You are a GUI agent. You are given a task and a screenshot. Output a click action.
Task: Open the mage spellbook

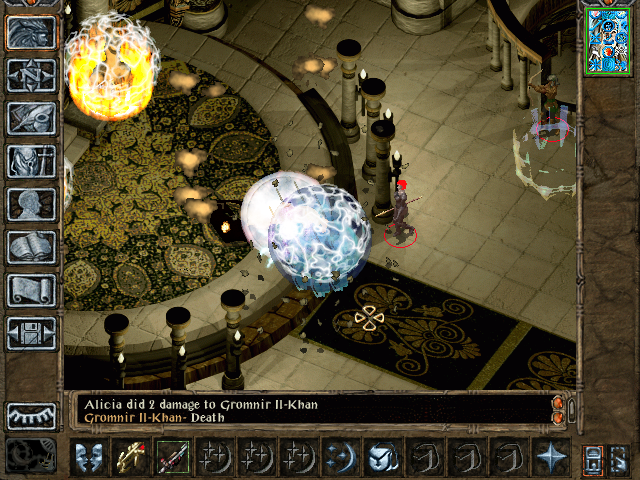[31, 246]
